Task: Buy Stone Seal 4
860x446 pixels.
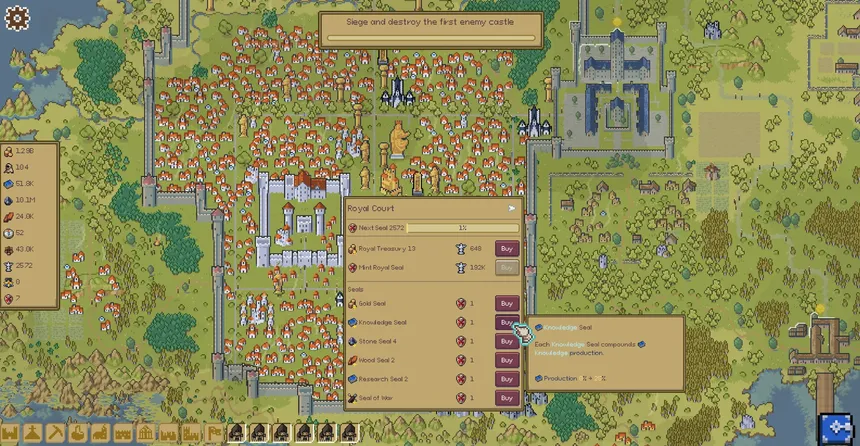Action: click(x=506, y=341)
